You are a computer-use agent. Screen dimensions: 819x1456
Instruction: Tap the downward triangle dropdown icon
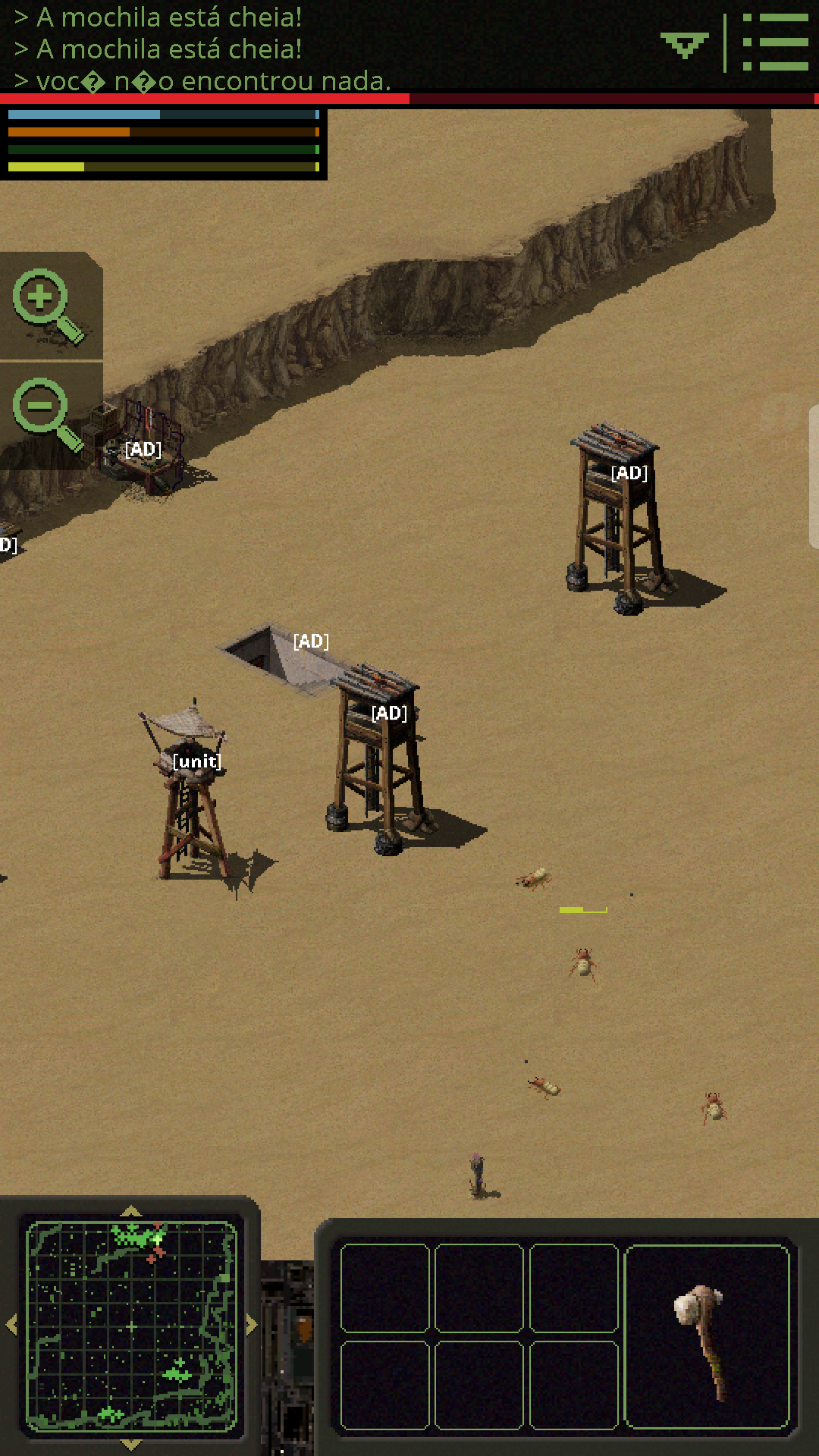point(684,45)
